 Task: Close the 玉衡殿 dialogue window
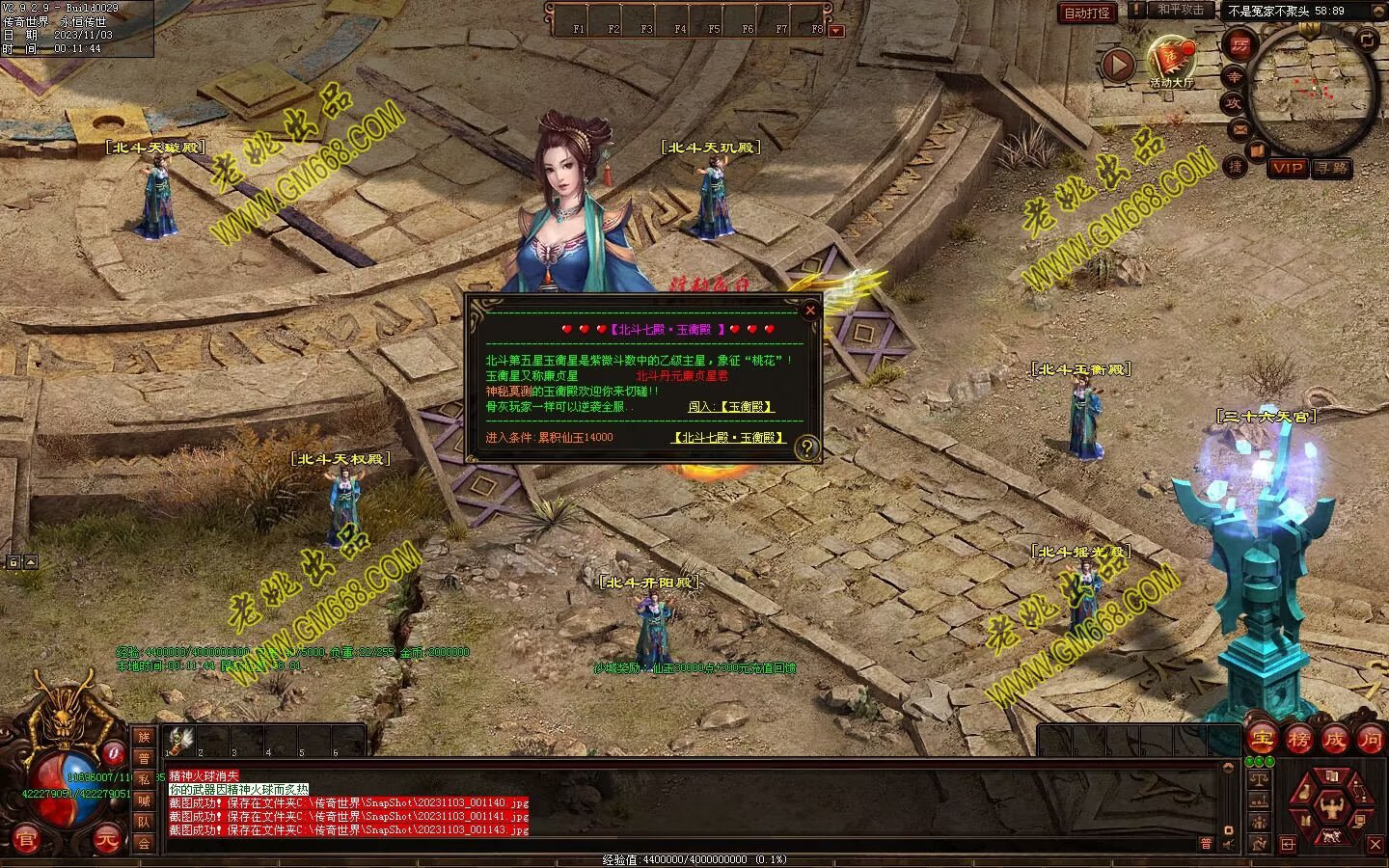[810, 310]
